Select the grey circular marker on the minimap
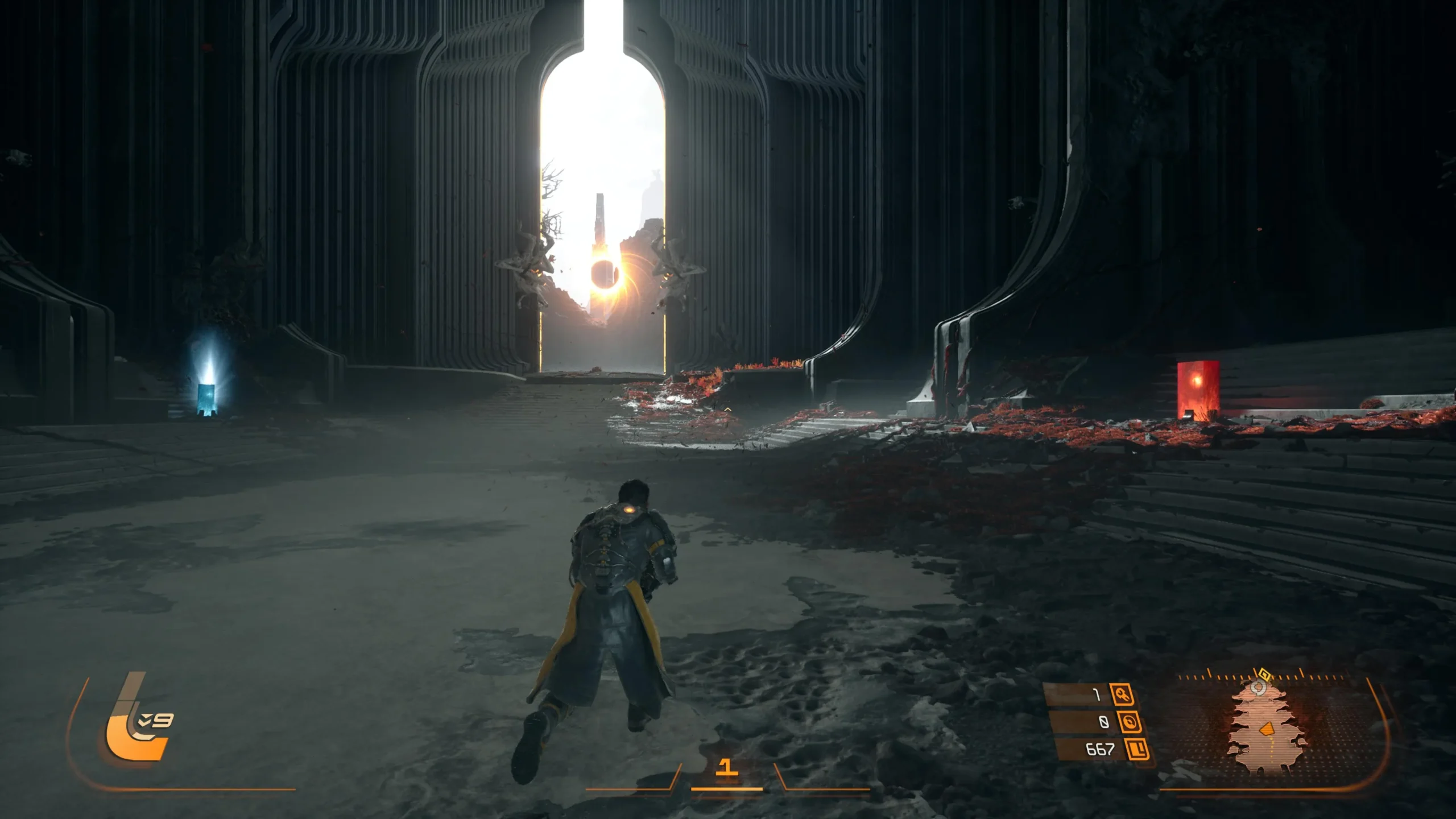Viewport: 1456px width, 819px height. pyautogui.click(x=1259, y=688)
